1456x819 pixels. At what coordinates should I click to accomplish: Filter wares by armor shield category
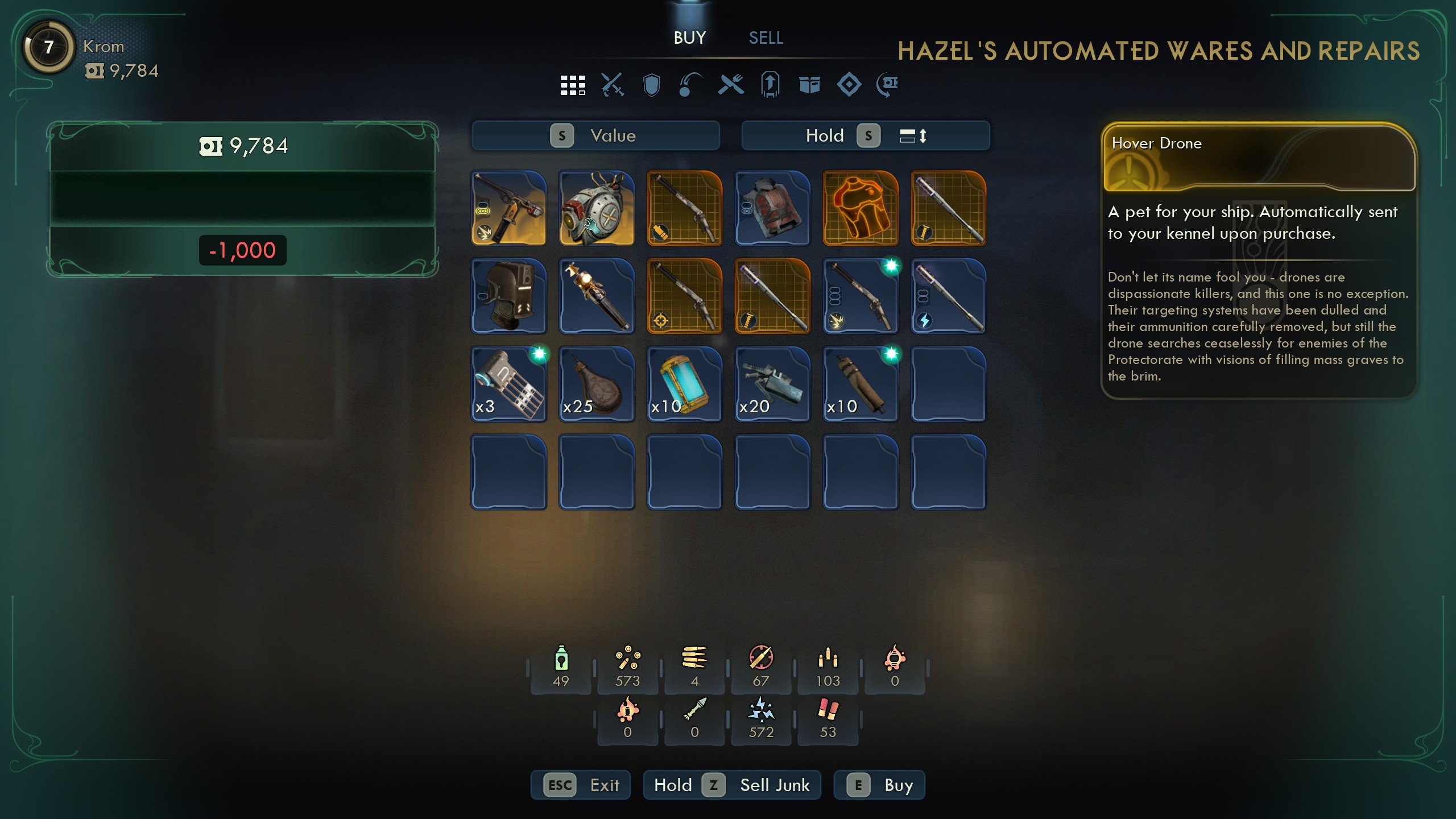pos(651,85)
